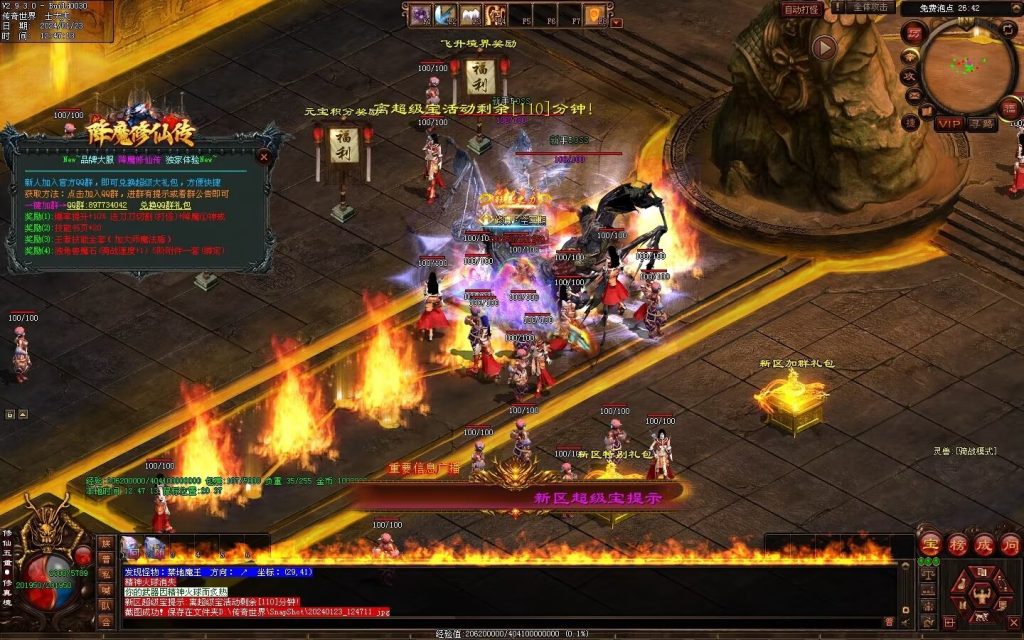Open the 榜 ranking round button
The height and width of the screenshot is (640, 1024).
957,545
